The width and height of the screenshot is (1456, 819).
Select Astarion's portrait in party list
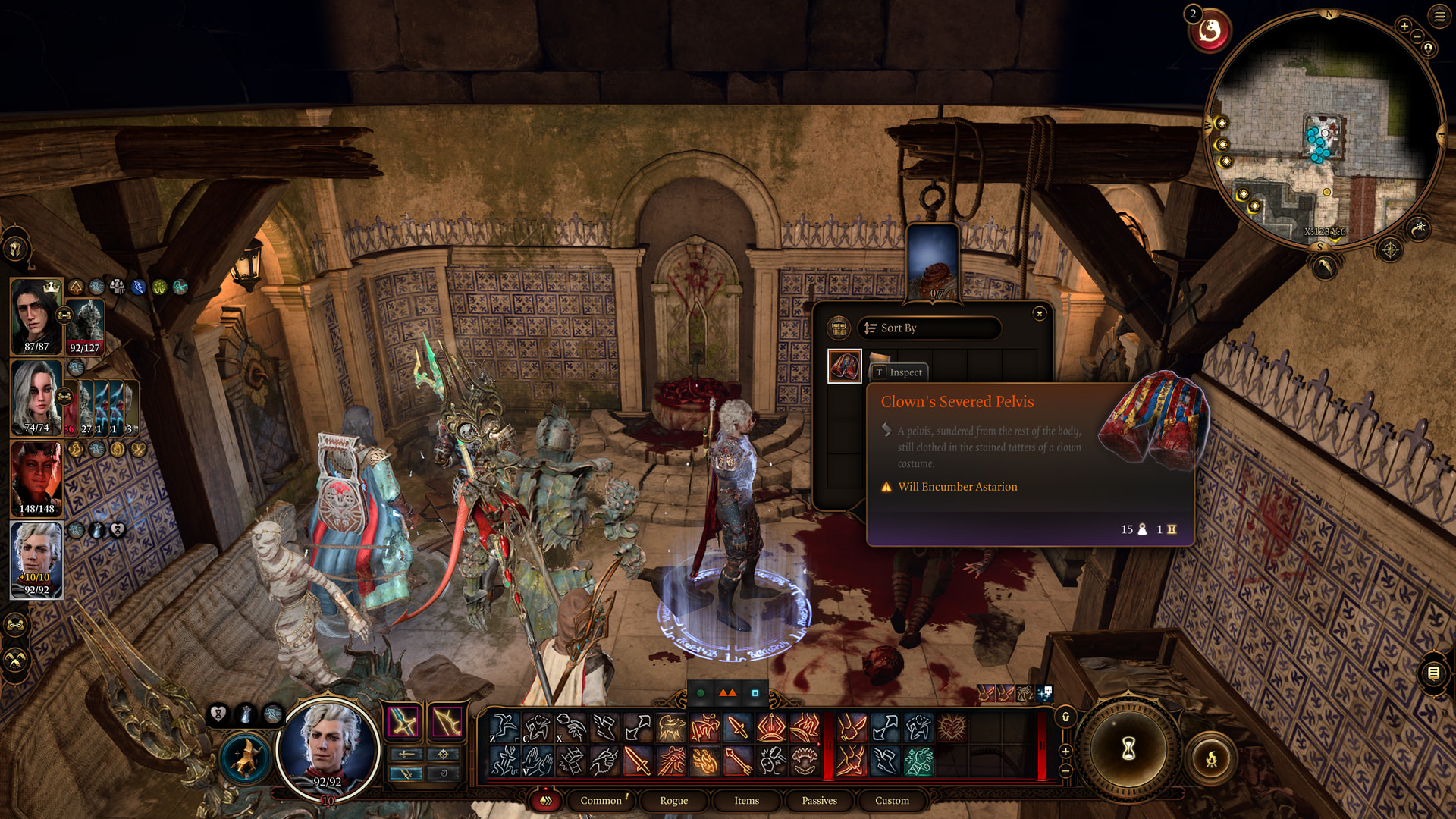[x=36, y=559]
